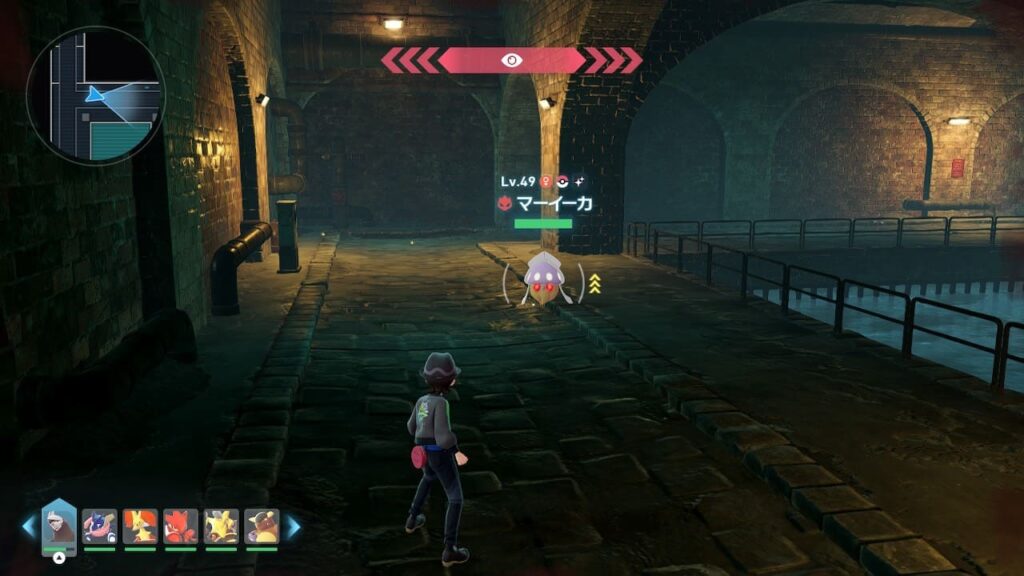Open the circular minimap
The width and height of the screenshot is (1024, 576).
click(x=95, y=96)
